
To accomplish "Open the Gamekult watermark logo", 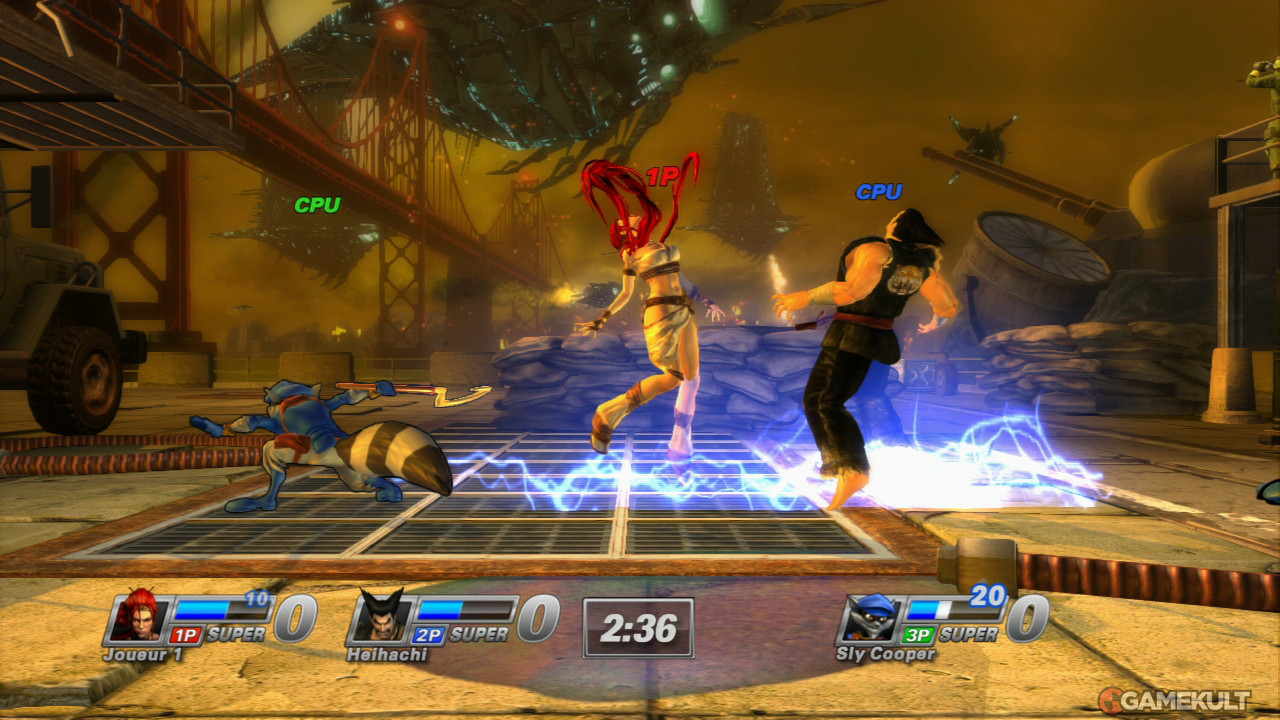I will point(1173,700).
